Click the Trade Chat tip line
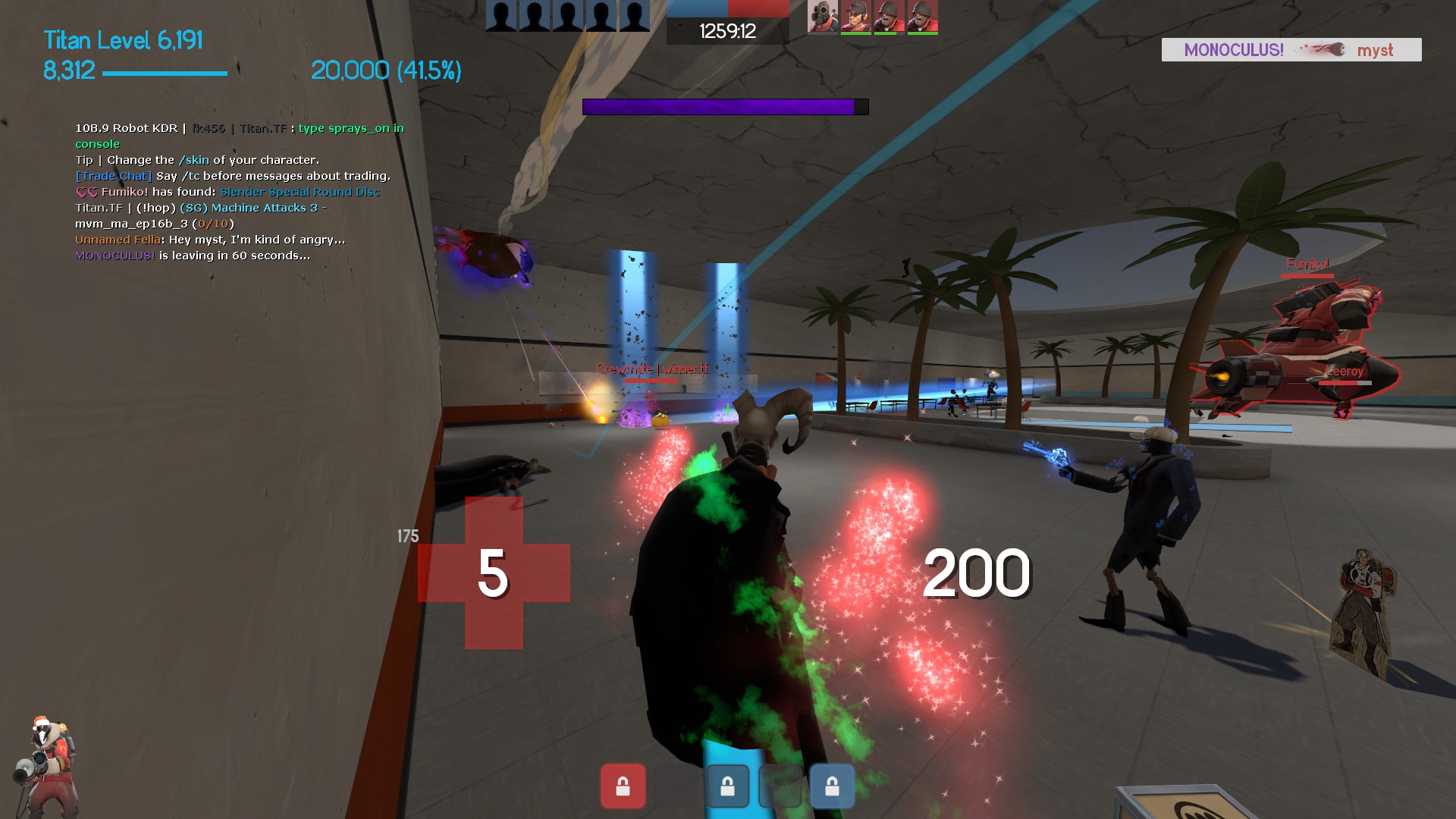The width and height of the screenshot is (1456, 819). point(233,176)
